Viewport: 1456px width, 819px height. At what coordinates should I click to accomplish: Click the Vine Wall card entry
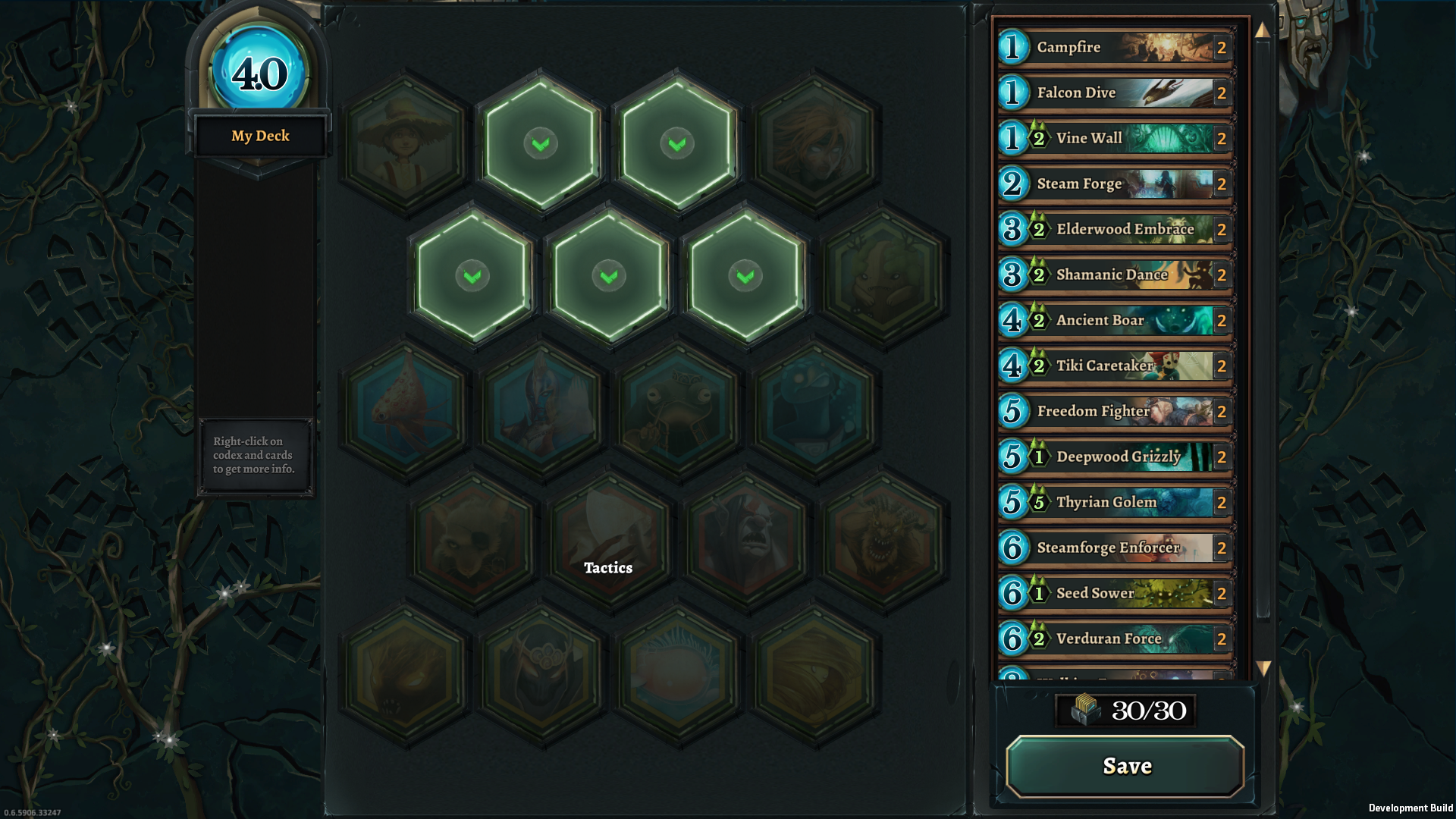tap(1115, 138)
